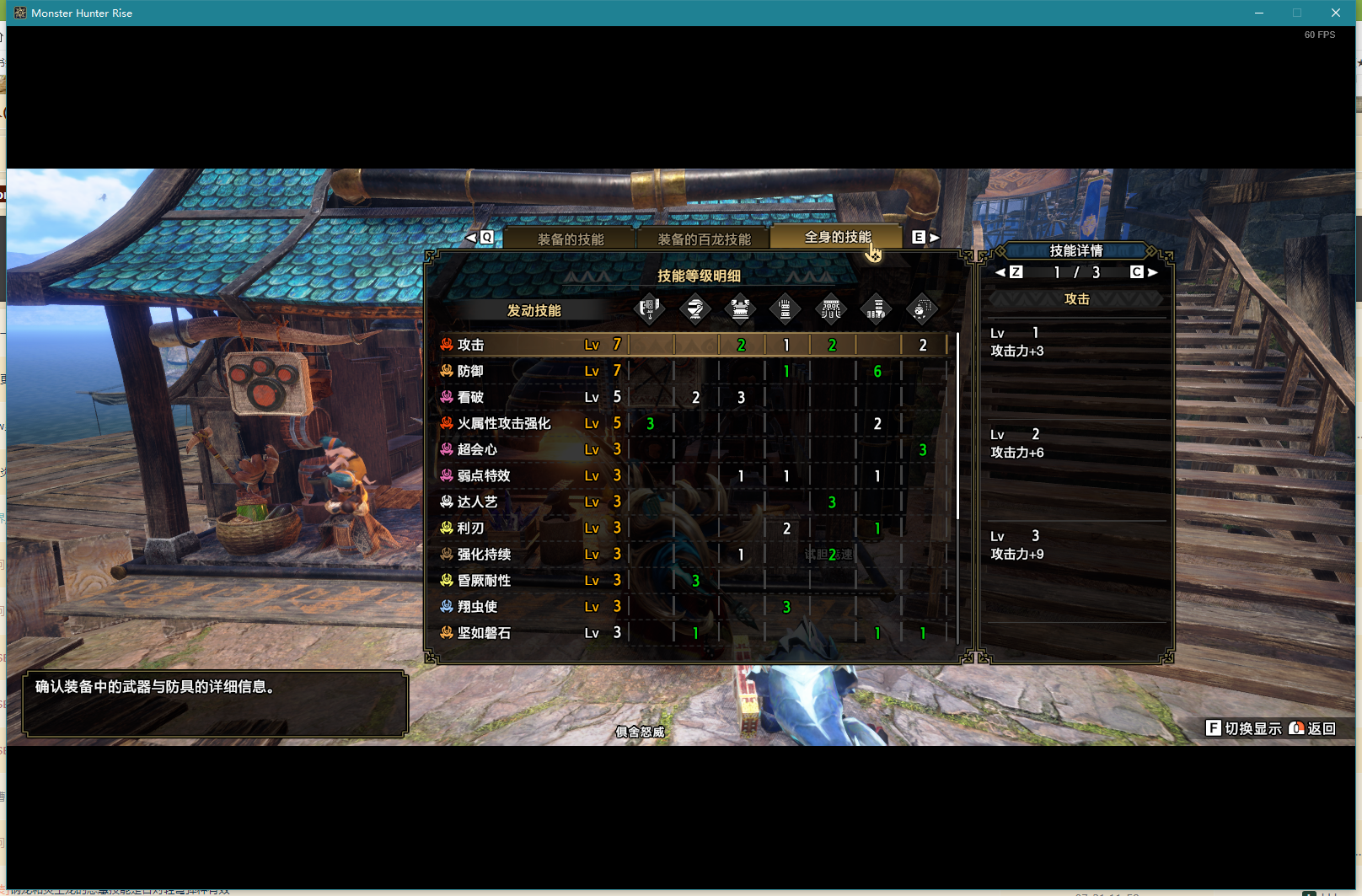The image size is (1362, 896).
Task: Select the 全身的技能 tab
Action: coord(837,238)
